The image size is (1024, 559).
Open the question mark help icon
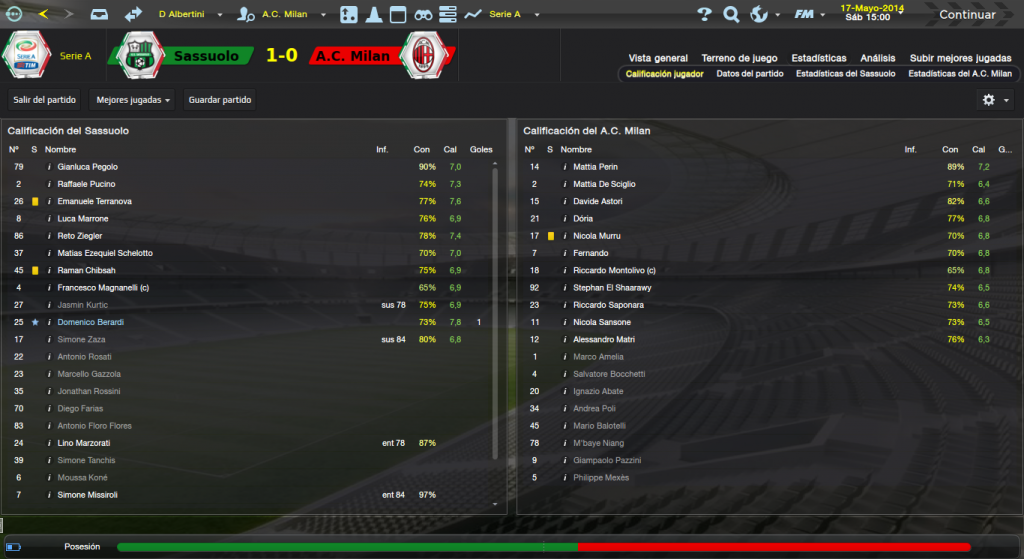704,15
